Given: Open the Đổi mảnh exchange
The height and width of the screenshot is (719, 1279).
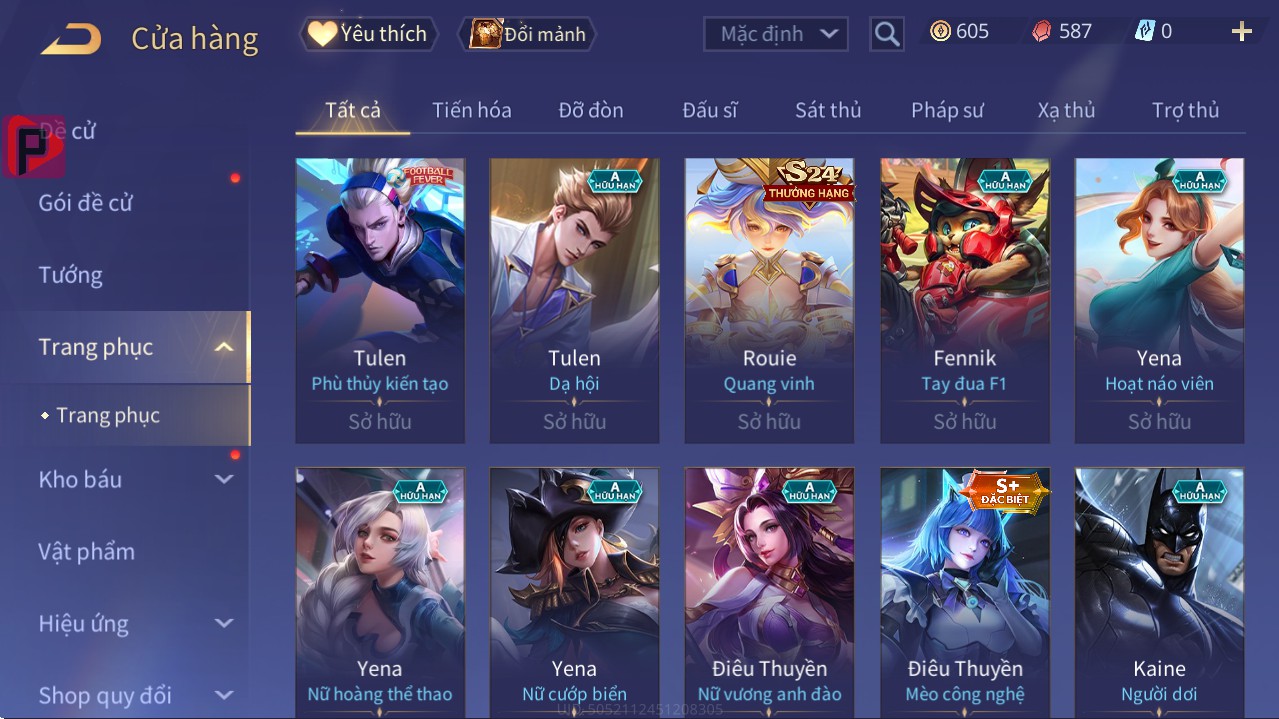Looking at the screenshot, I should (x=527, y=34).
